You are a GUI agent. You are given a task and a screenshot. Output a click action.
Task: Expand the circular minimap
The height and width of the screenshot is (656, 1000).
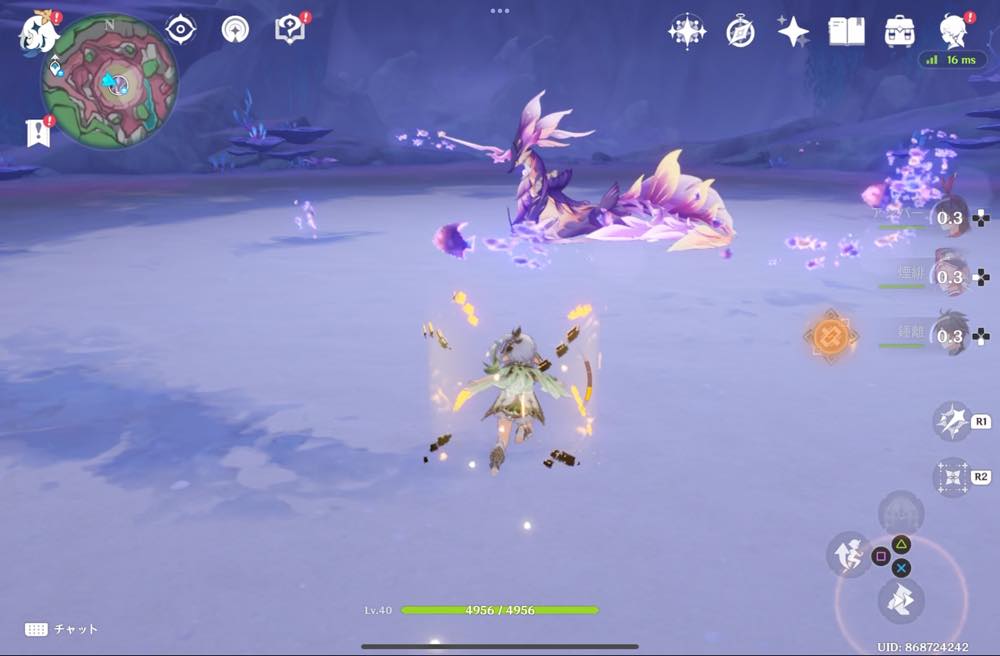coord(110,81)
